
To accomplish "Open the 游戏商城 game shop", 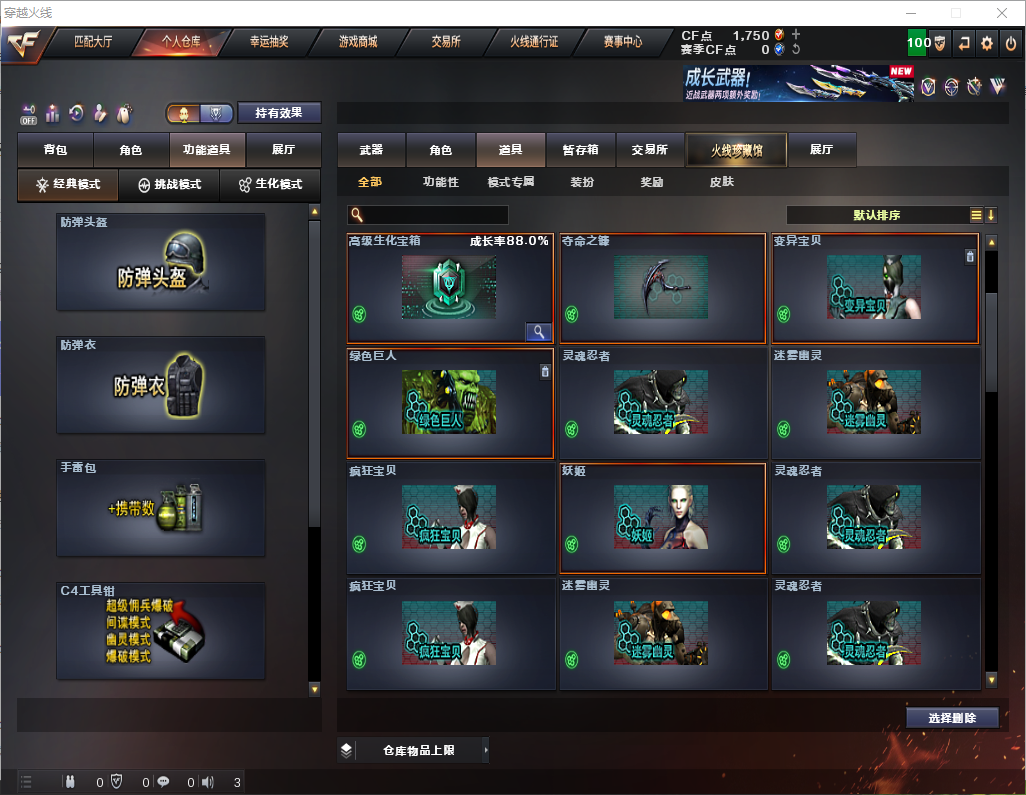I will [x=357, y=42].
